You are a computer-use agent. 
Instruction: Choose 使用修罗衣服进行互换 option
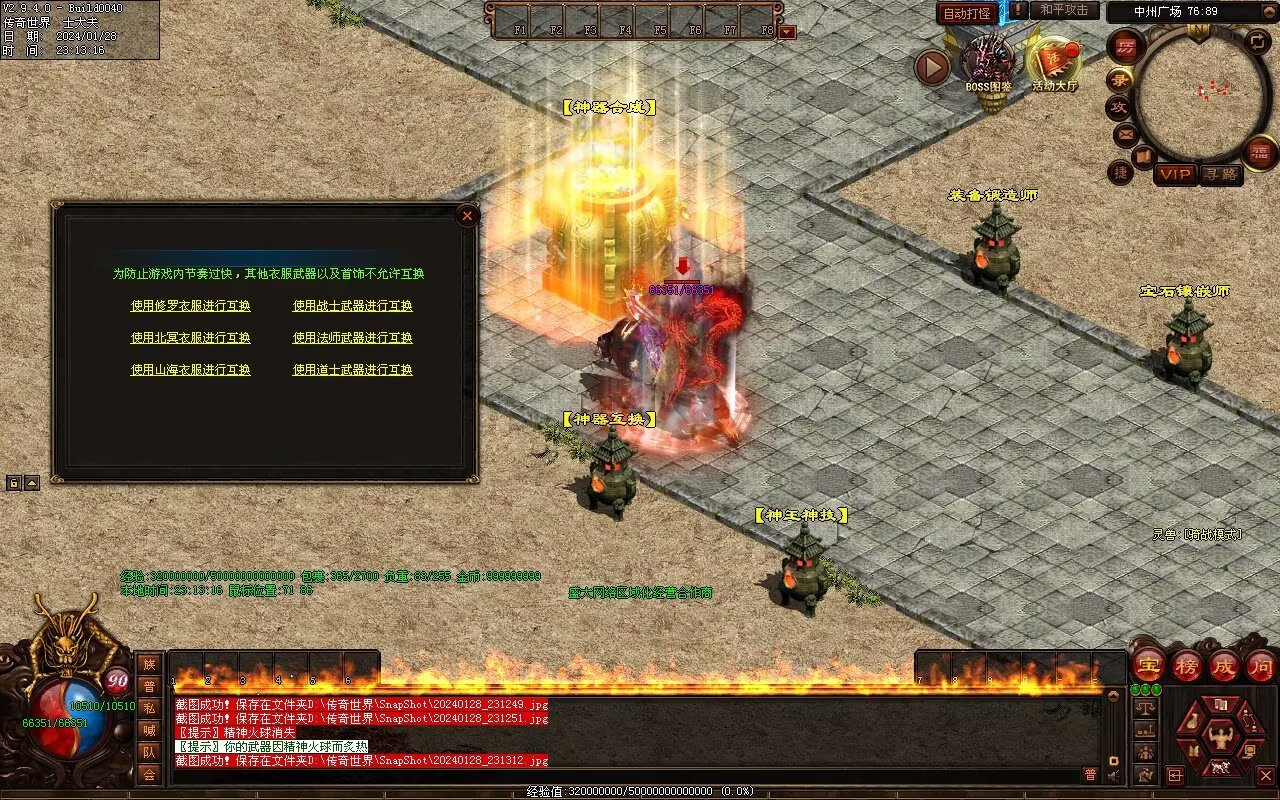[x=190, y=306]
